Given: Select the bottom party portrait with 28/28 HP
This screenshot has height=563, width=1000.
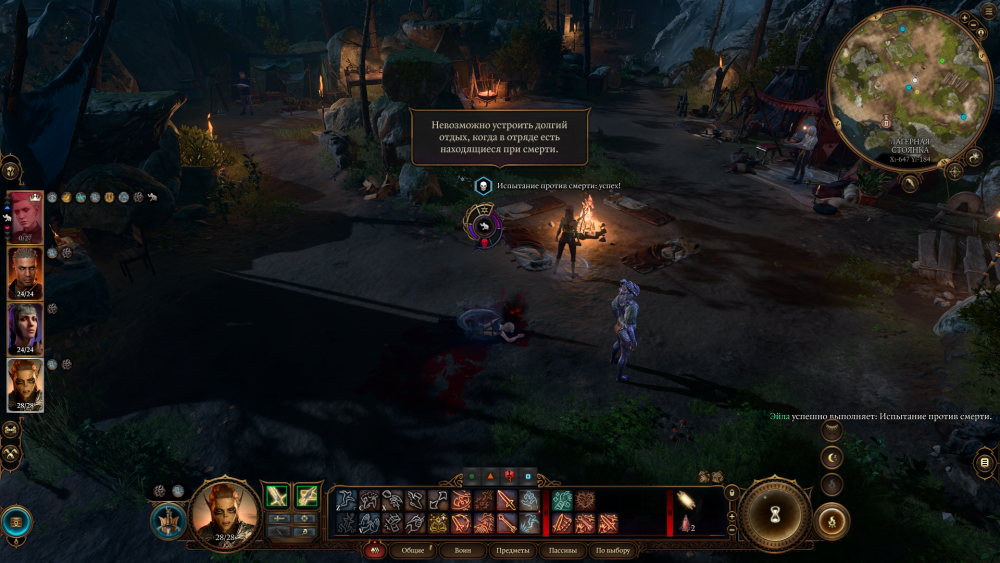Looking at the screenshot, I should pos(25,383).
